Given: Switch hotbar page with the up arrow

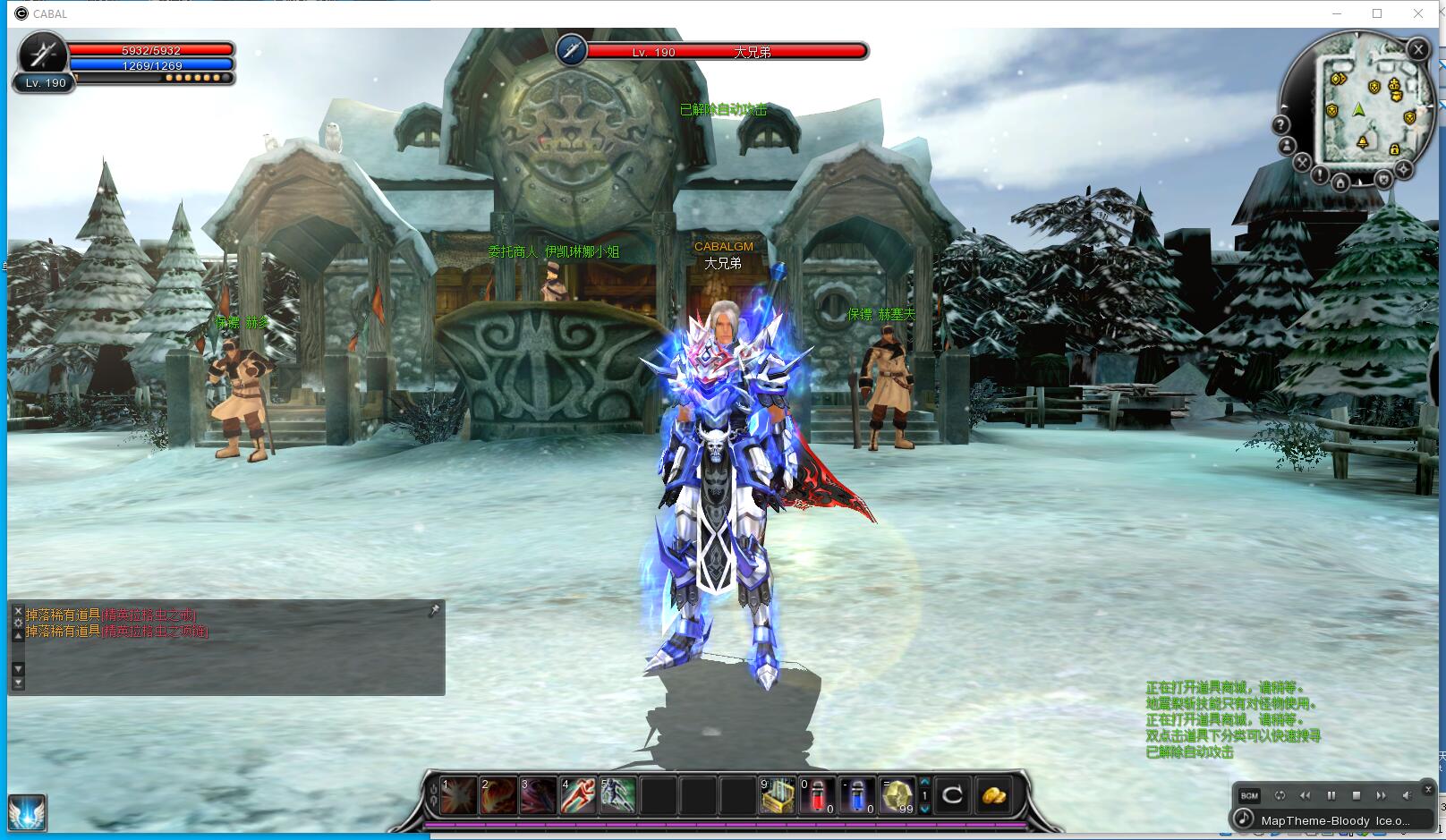Looking at the screenshot, I should click(925, 782).
